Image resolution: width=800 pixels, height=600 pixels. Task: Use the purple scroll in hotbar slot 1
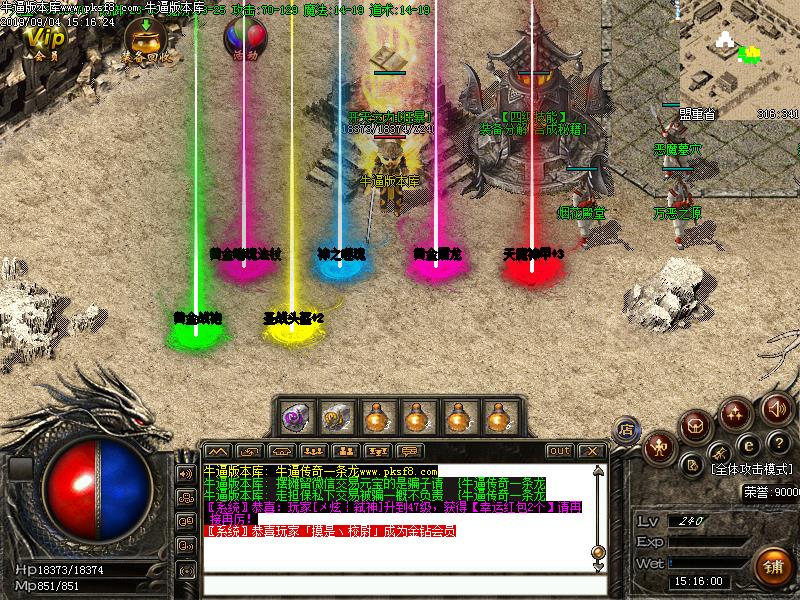pos(295,414)
